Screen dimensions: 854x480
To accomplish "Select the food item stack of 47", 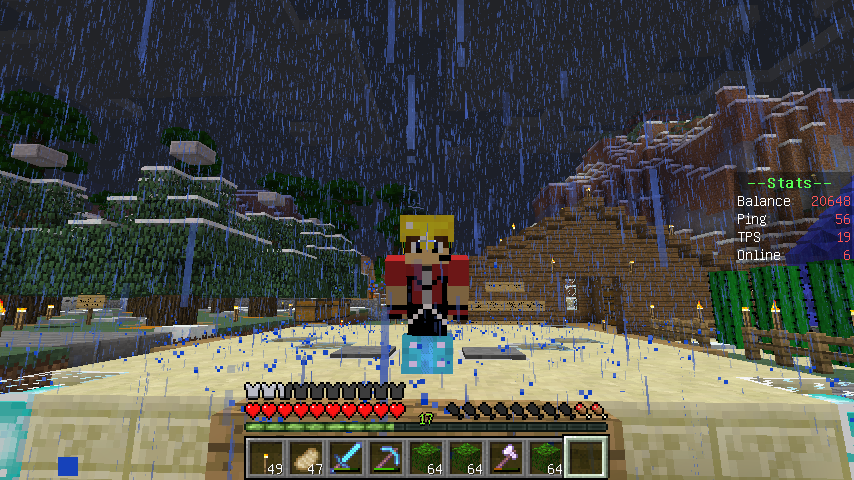I will tap(305, 458).
